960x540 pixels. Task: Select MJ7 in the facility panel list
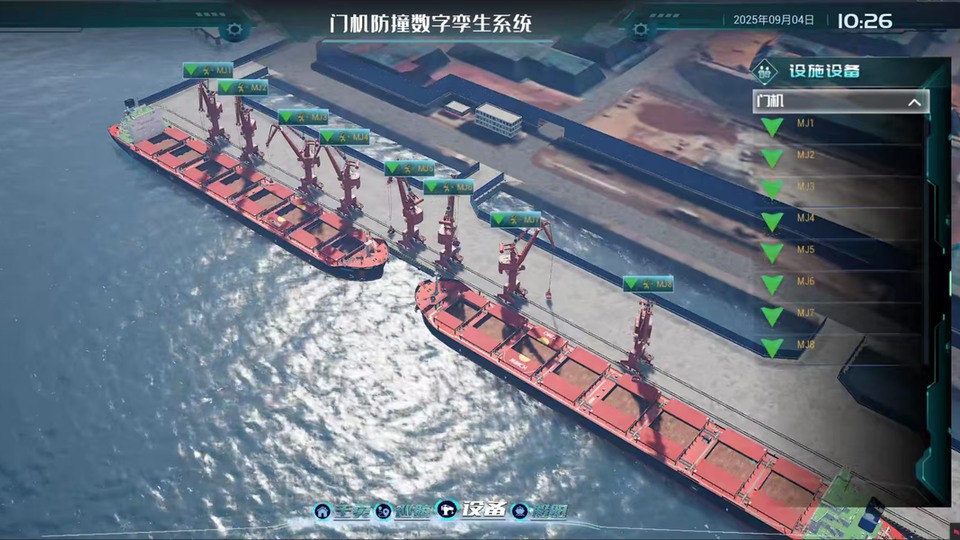805,314
